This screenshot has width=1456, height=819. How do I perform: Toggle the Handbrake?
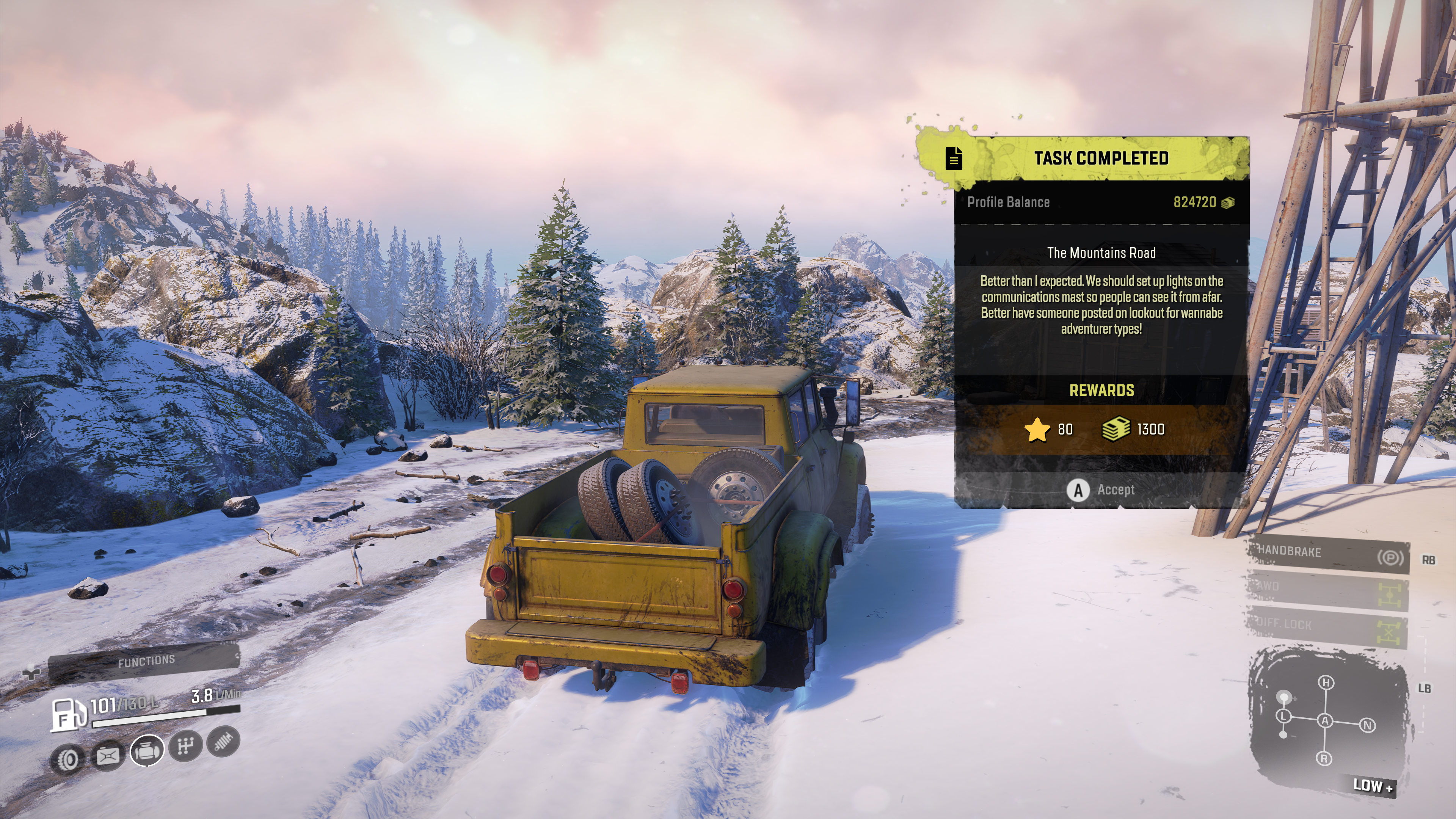(1328, 553)
